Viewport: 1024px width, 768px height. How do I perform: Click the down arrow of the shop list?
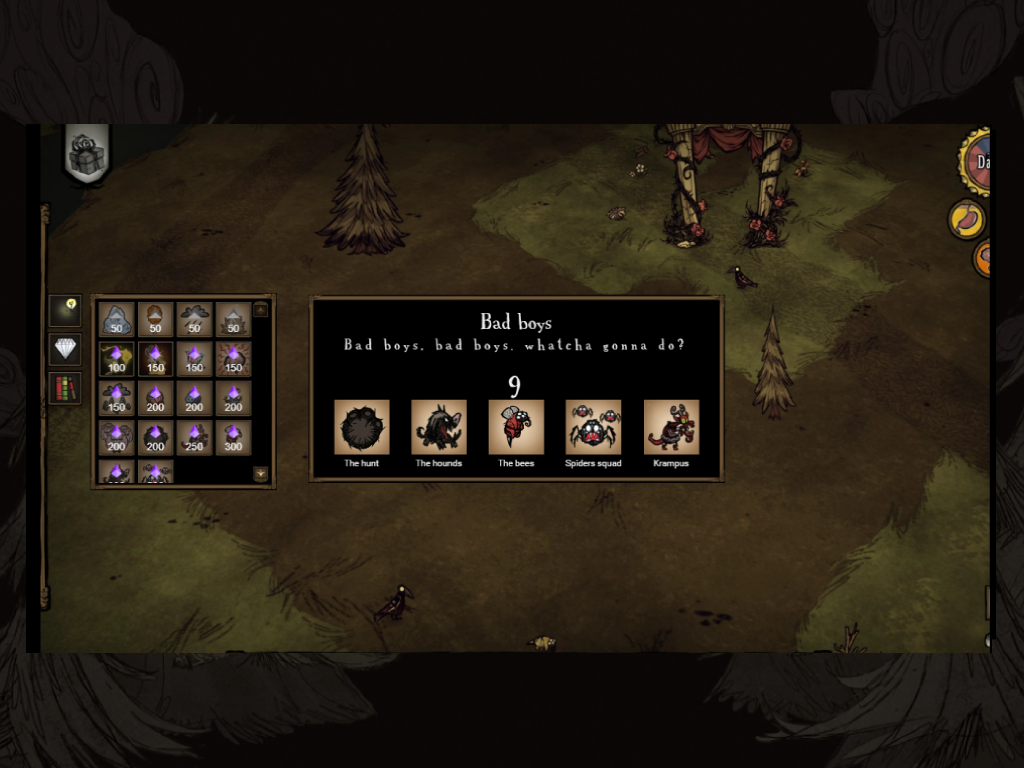(261, 474)
